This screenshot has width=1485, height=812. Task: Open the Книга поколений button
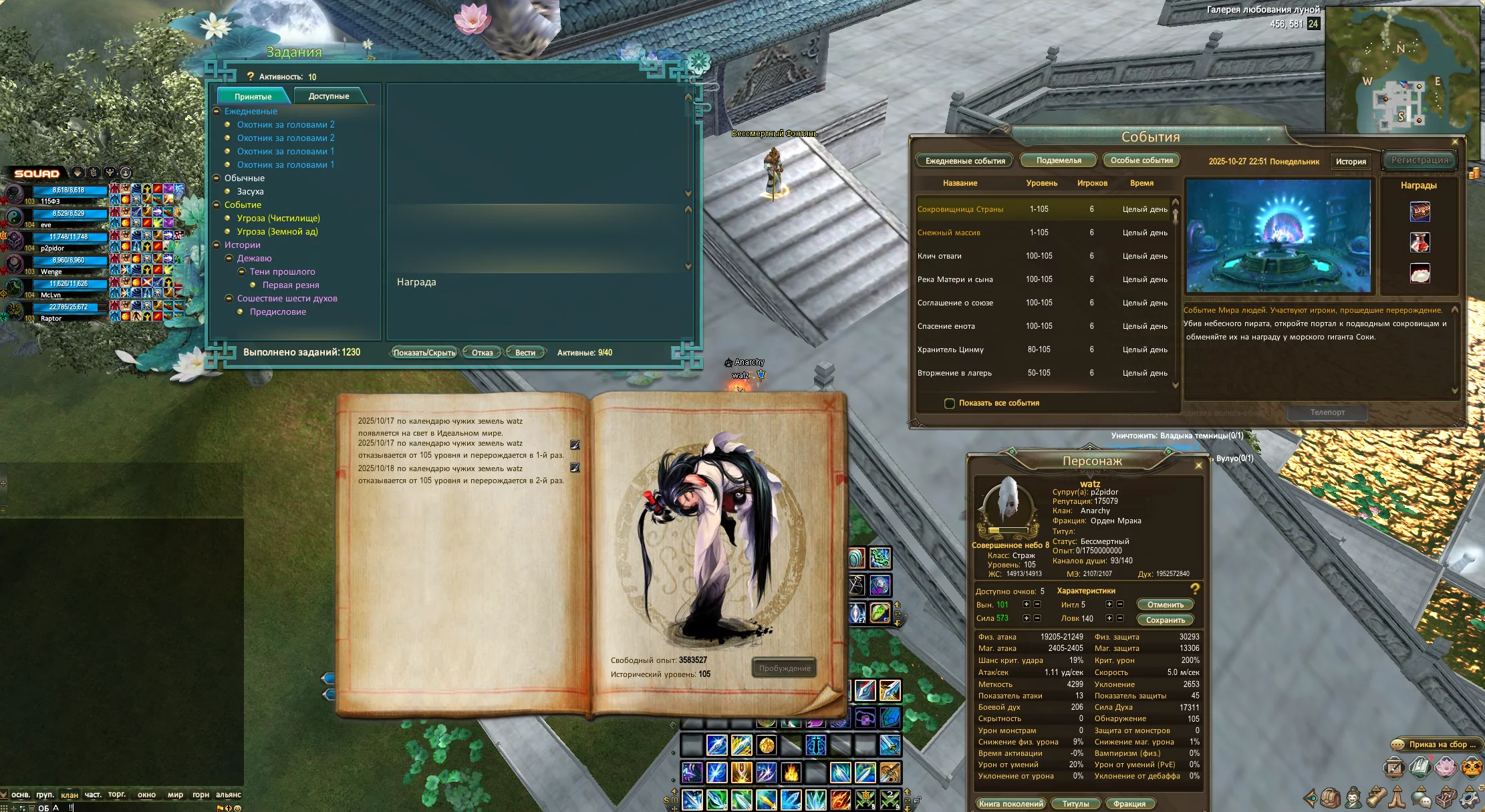1010,804
